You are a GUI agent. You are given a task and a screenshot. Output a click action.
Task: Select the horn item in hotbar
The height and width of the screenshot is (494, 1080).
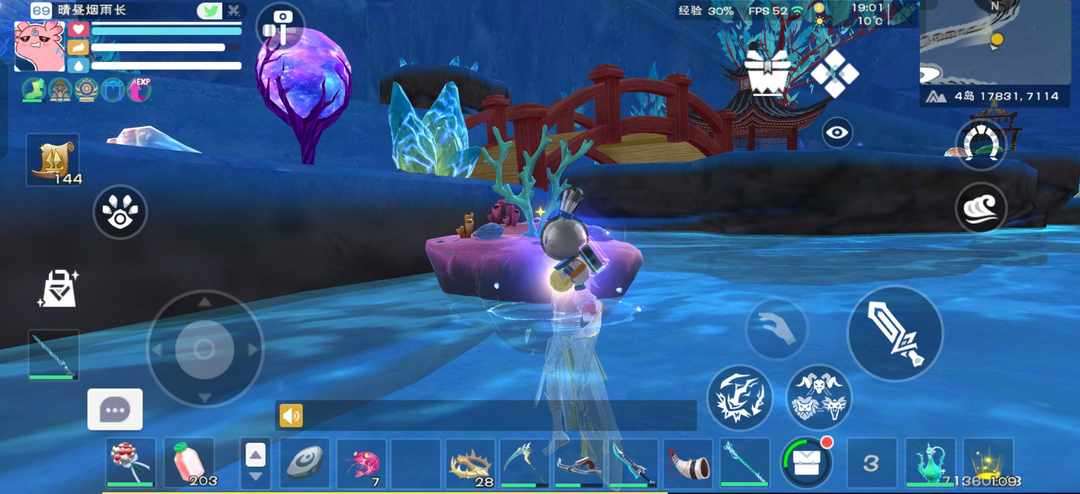[688, 463]
